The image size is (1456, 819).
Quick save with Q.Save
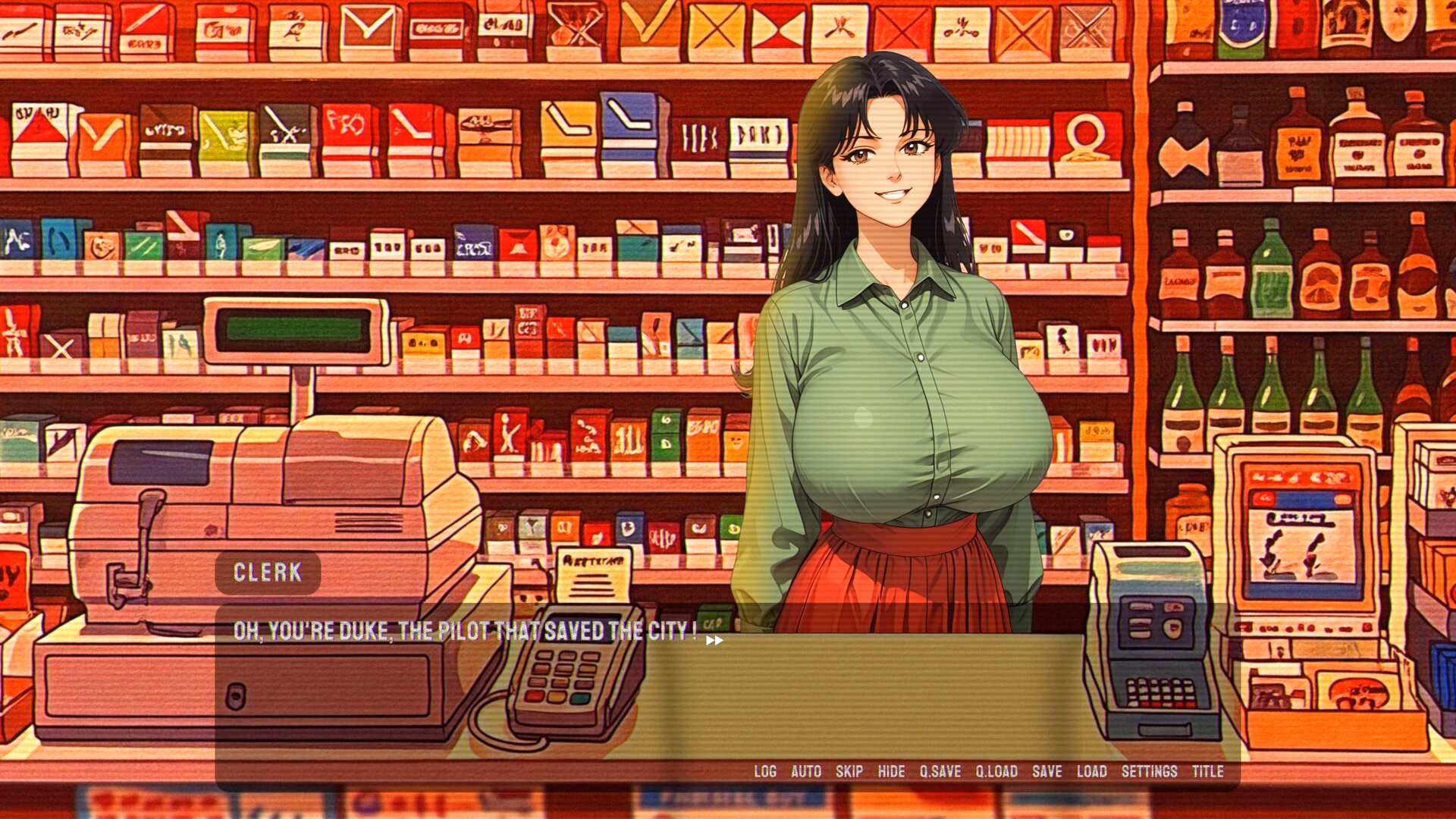pos(940,771)
